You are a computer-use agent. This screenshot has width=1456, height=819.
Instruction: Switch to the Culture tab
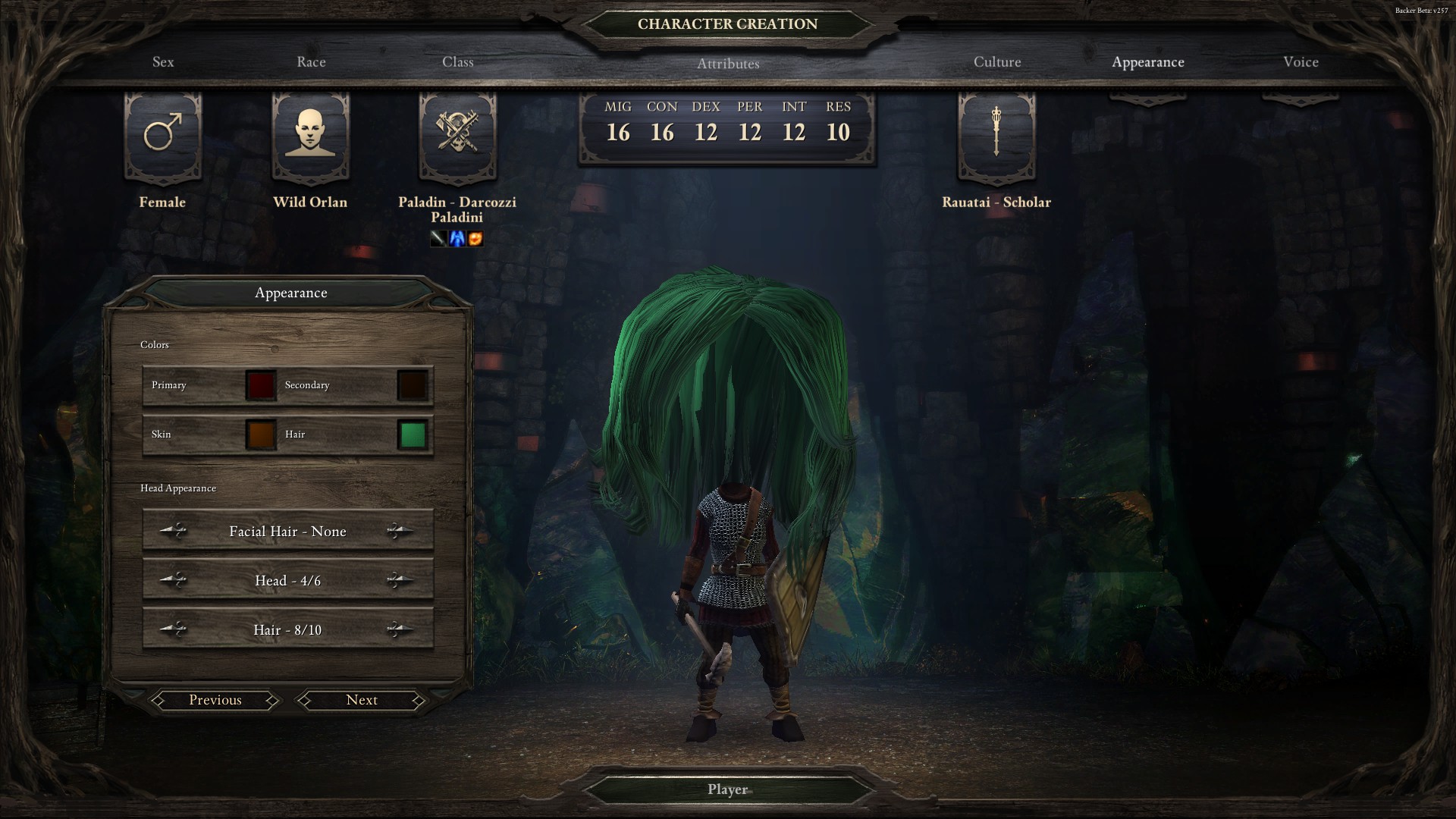click(x=997, y=62)
